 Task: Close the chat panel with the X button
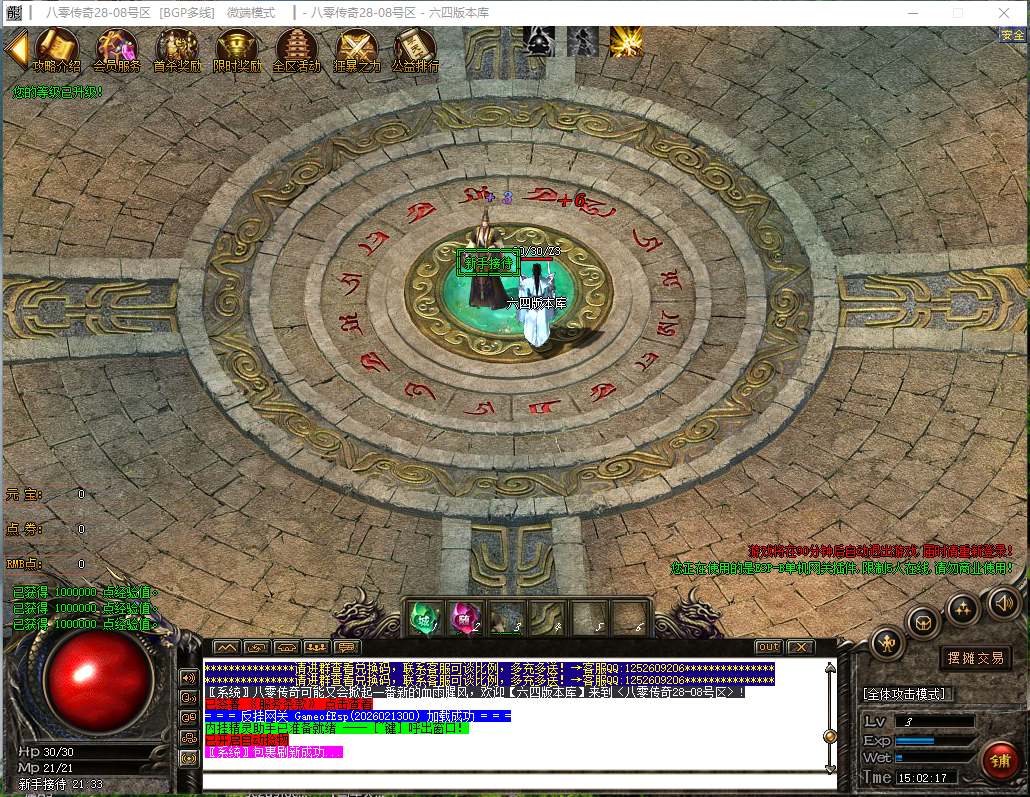tap(799, 647)
